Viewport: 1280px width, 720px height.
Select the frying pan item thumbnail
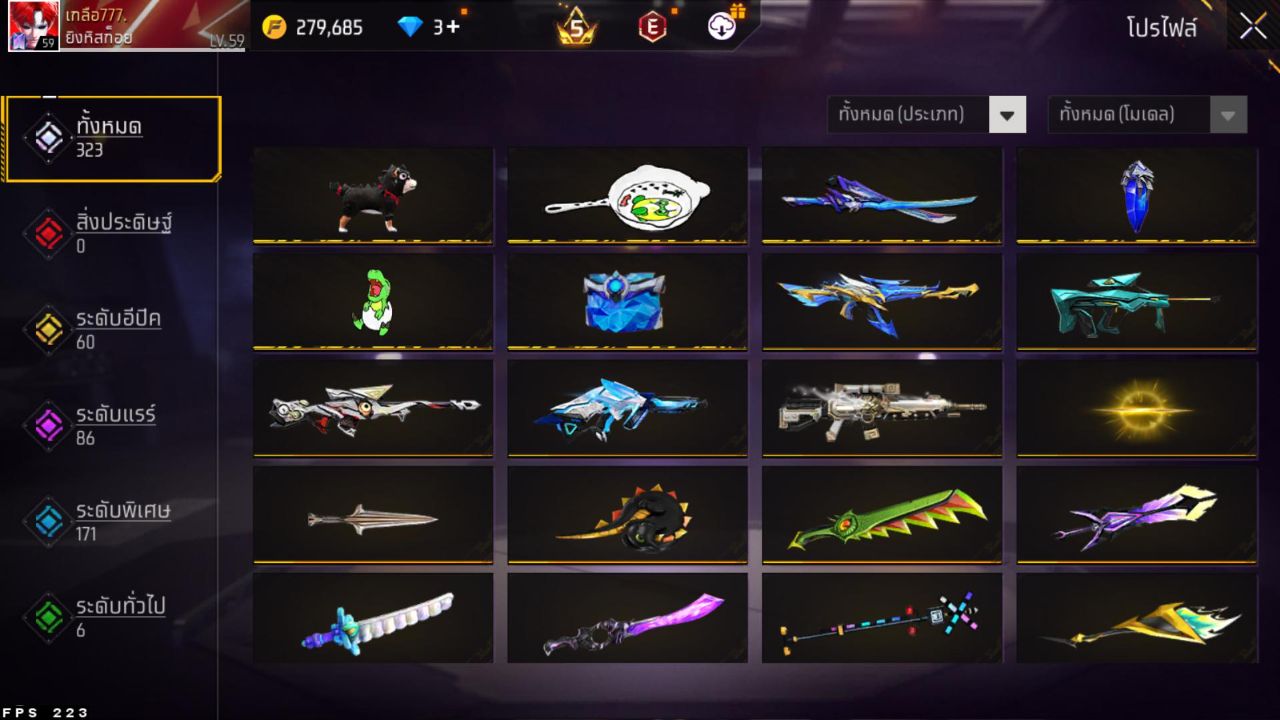627,196
